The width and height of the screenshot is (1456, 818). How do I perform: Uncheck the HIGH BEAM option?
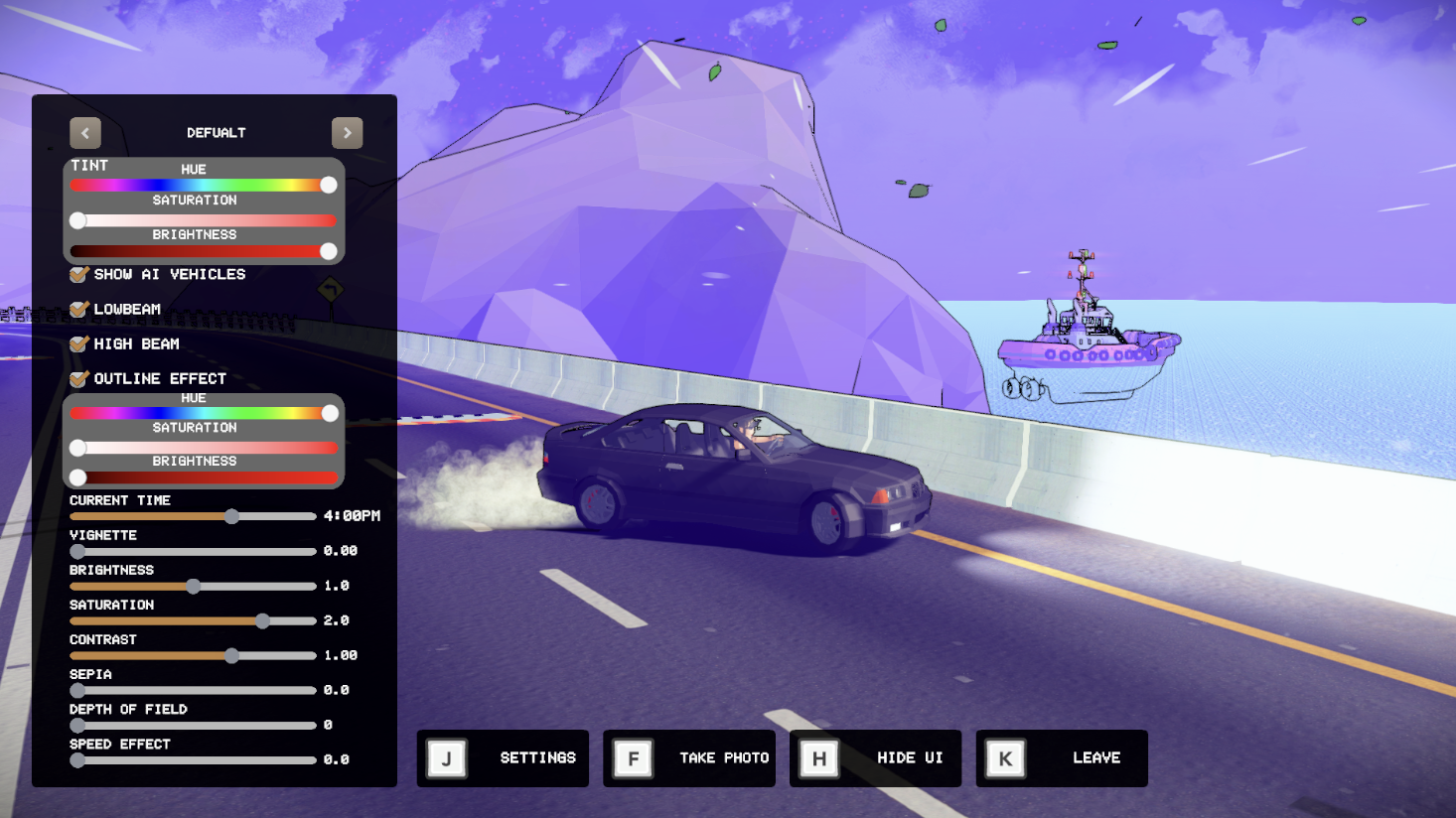coord(77,343)
